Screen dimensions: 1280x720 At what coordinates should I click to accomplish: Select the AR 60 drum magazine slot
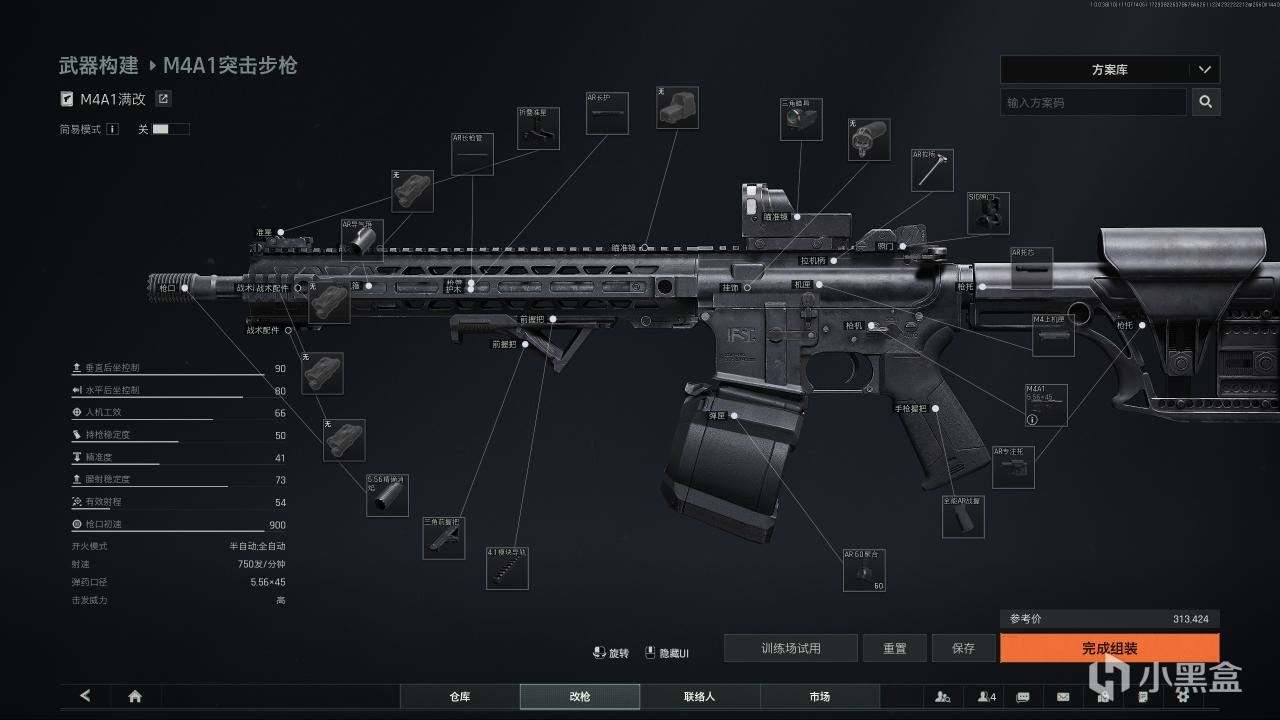864,570
